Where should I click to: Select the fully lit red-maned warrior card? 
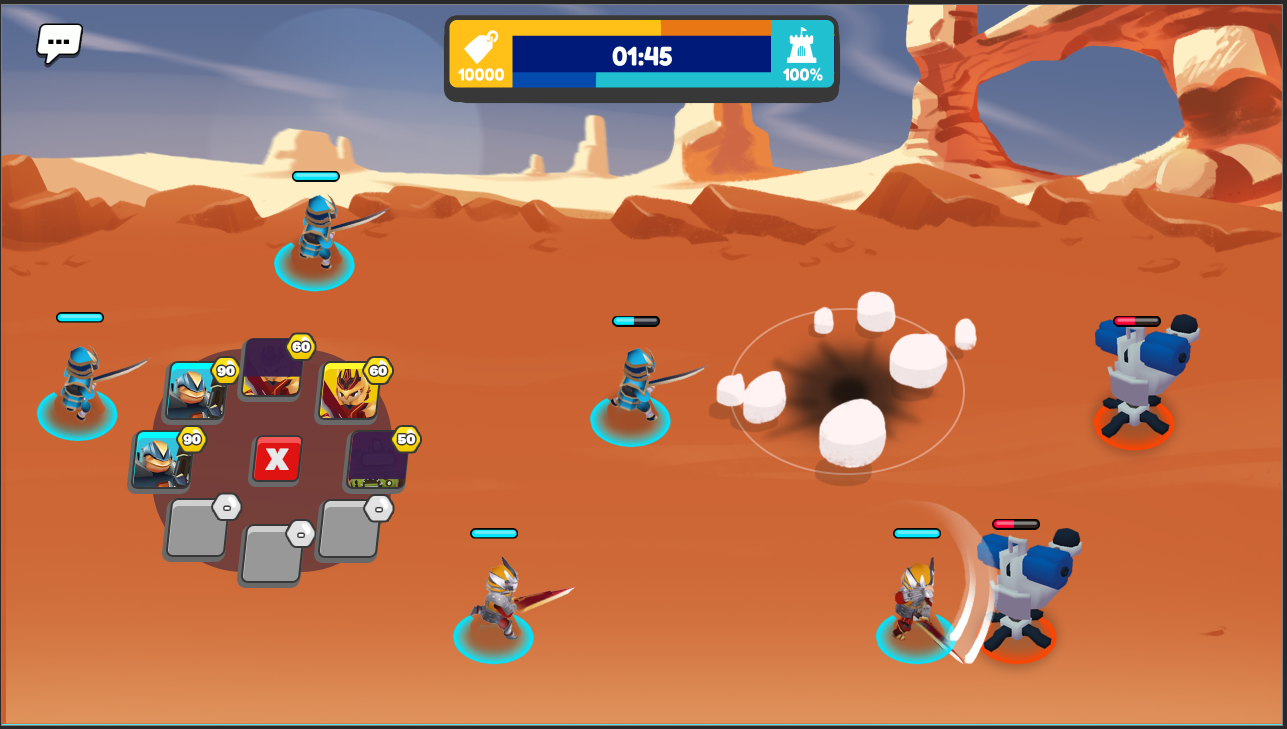(348, 391)
